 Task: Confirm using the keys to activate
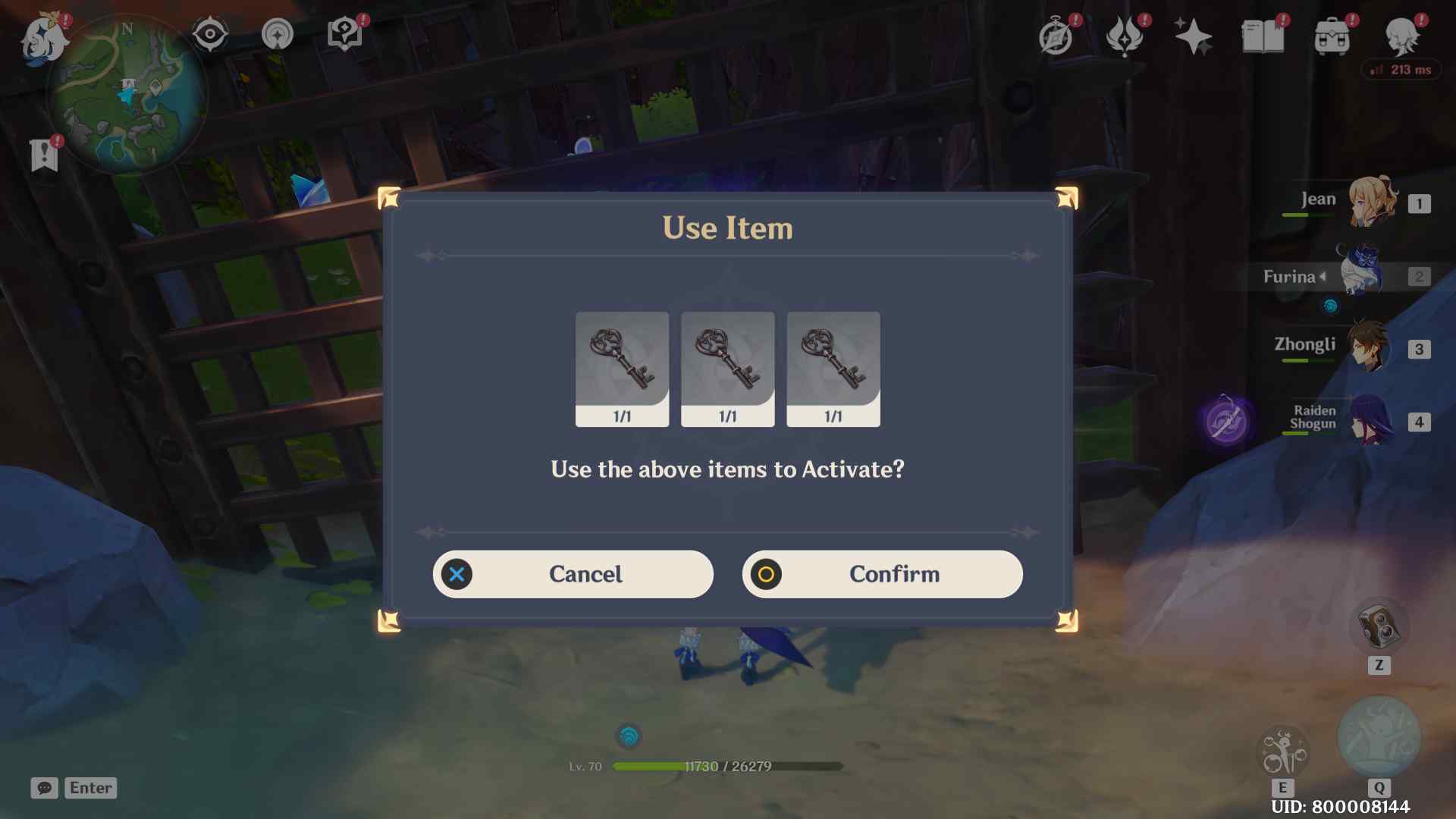tap(882, 574)
